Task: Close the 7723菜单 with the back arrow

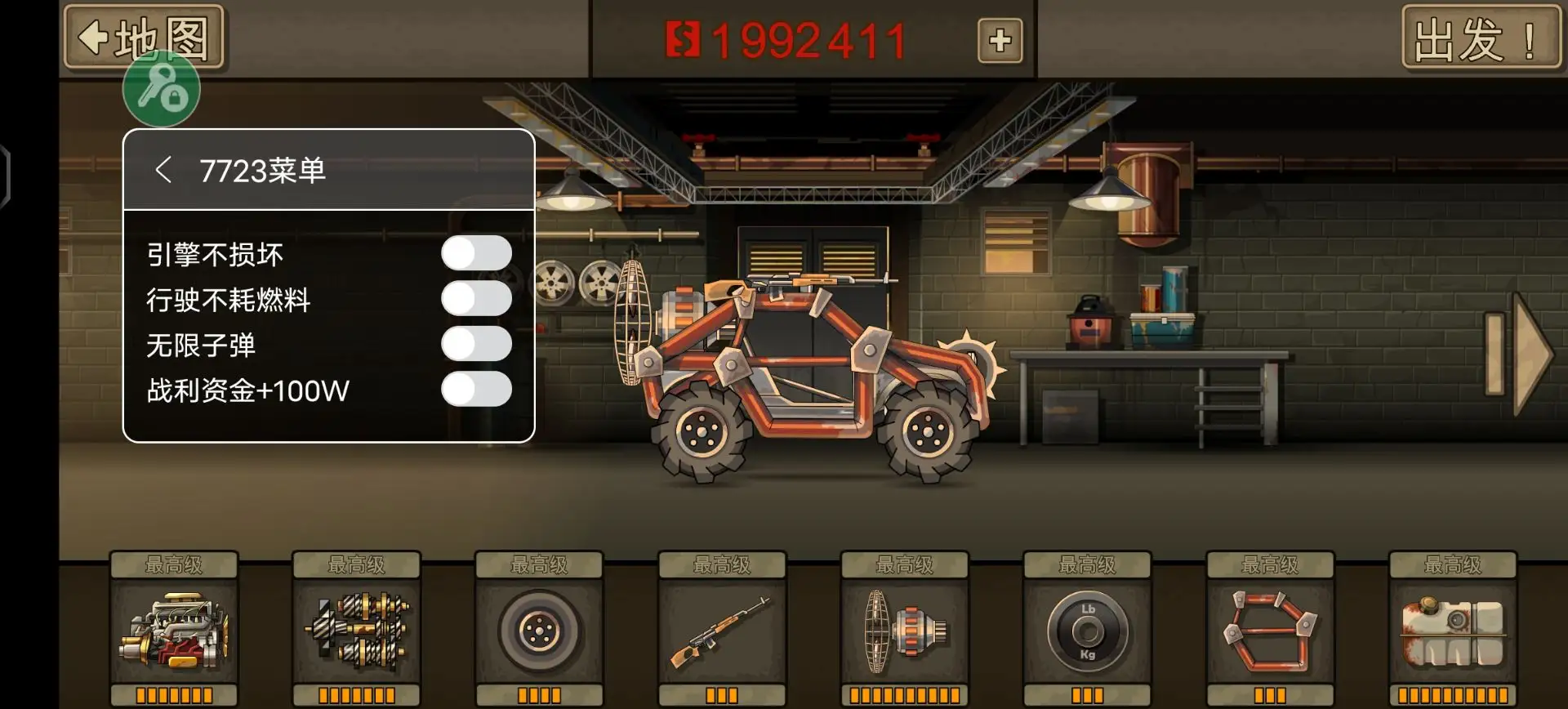Action: tap(163, 170)
